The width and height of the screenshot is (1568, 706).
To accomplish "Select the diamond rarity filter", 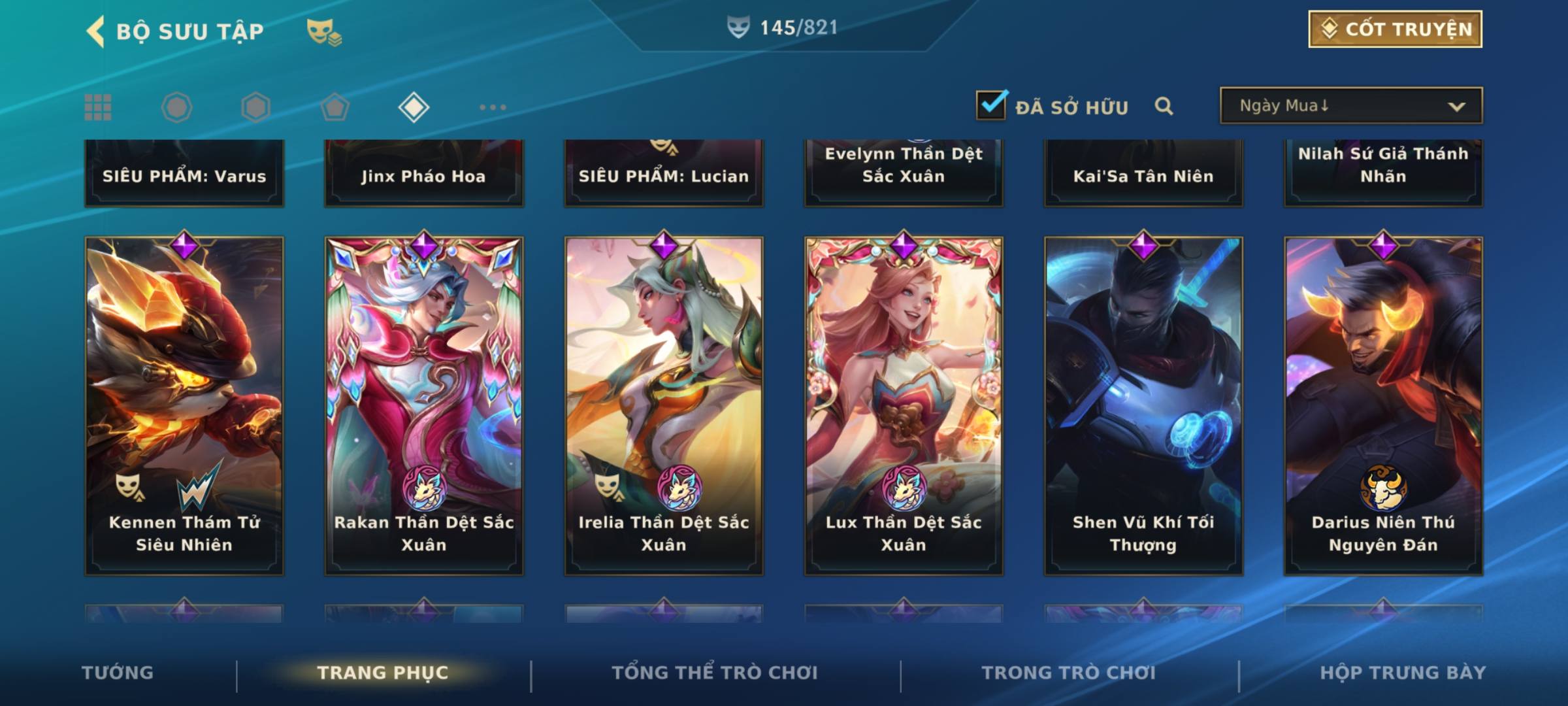I will click(414, 107).
